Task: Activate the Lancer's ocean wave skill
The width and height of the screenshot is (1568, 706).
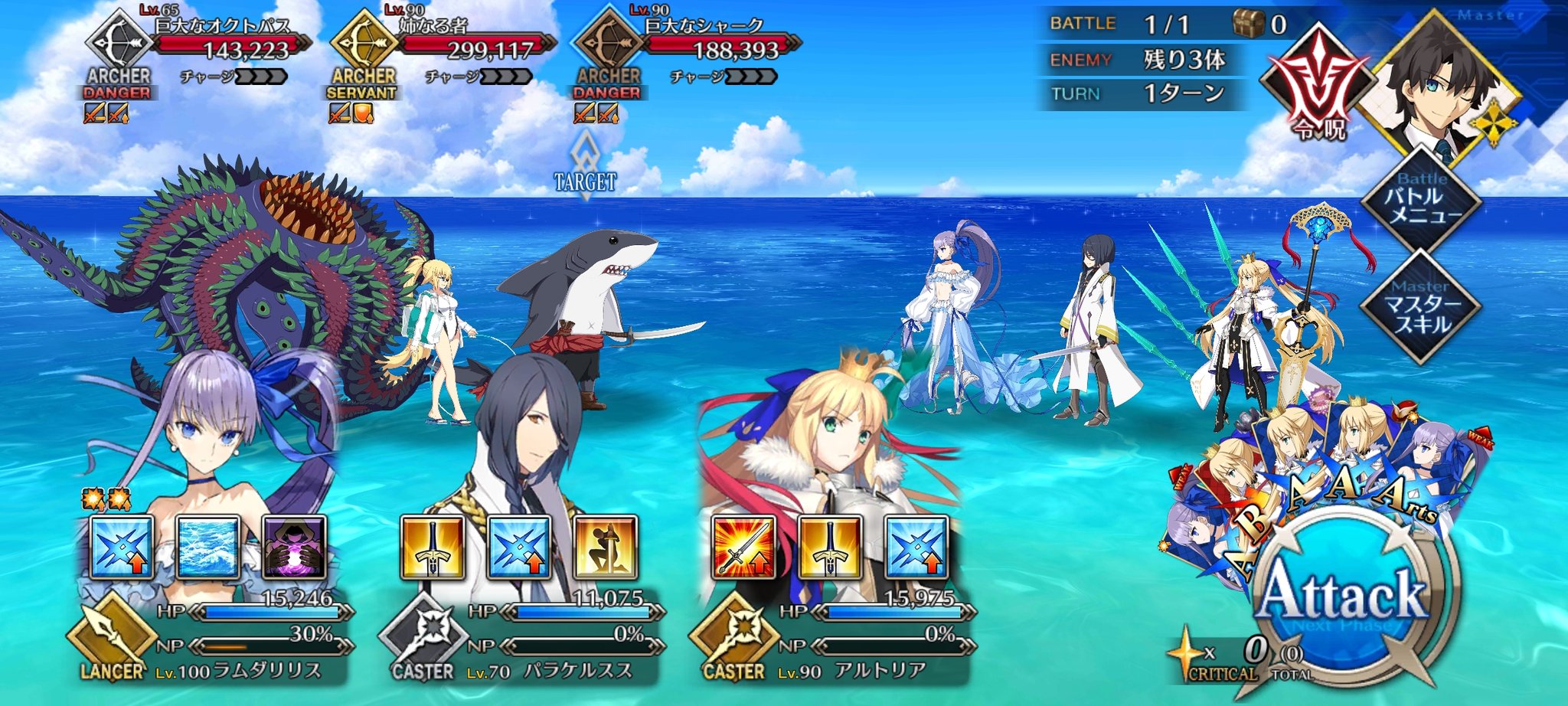Action: [208, 547]
